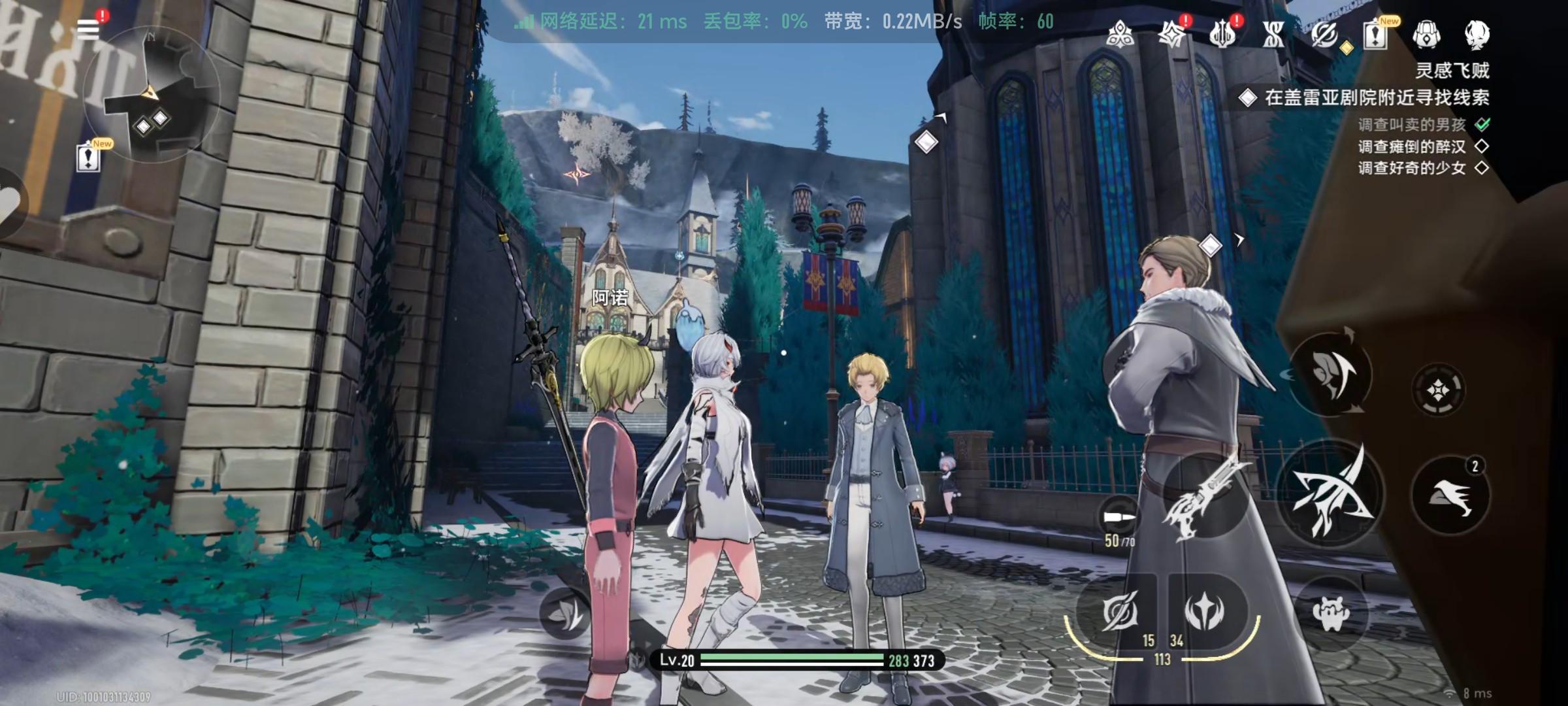Select the tracked quest objective 在盖雷亚剧院附近寻找线索
Viewport: 1568px width, 706px height.
point(1375,98)
